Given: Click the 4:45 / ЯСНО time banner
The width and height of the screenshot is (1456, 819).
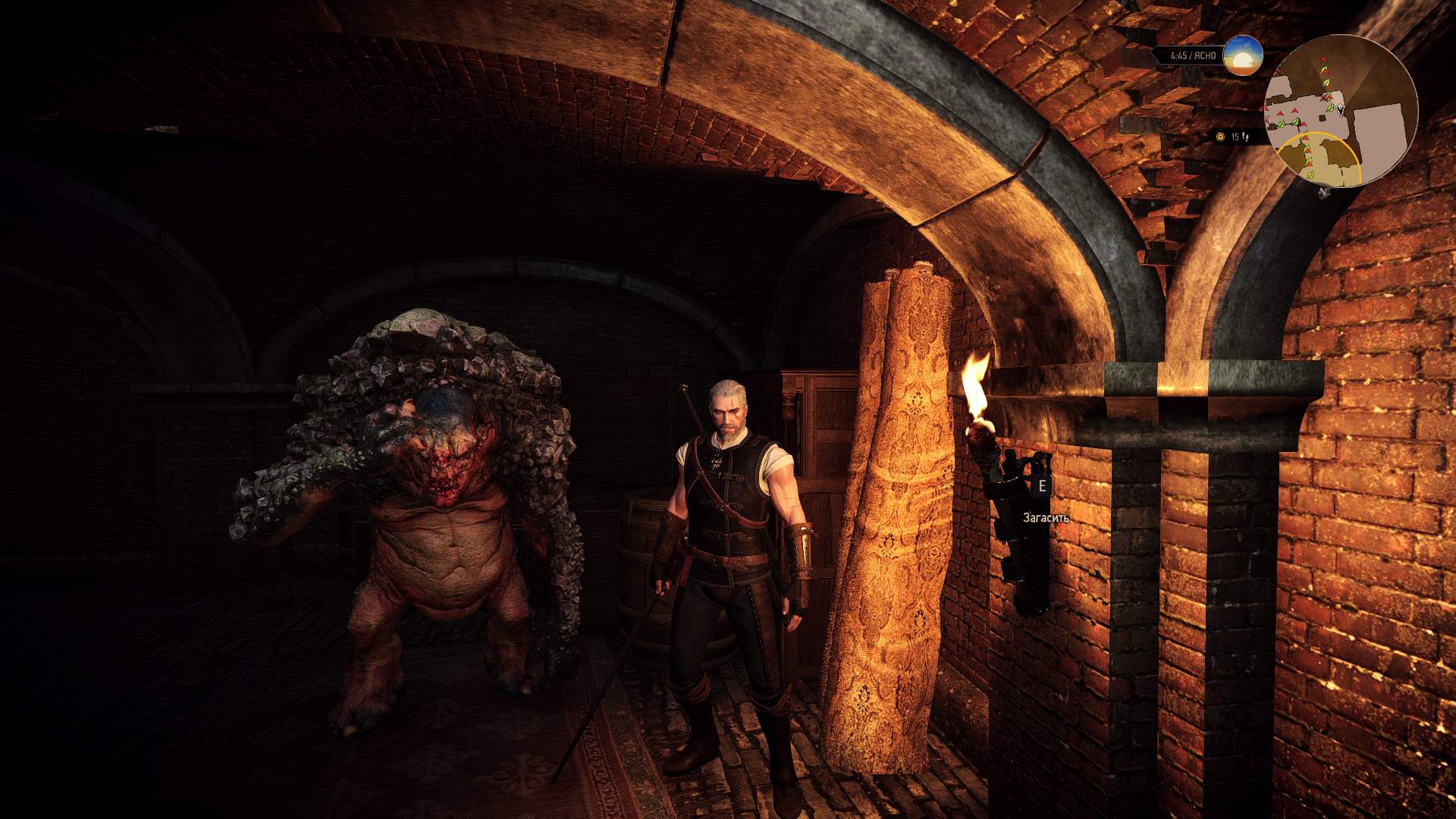Looking at the screenshot, I should (1193, 55).
